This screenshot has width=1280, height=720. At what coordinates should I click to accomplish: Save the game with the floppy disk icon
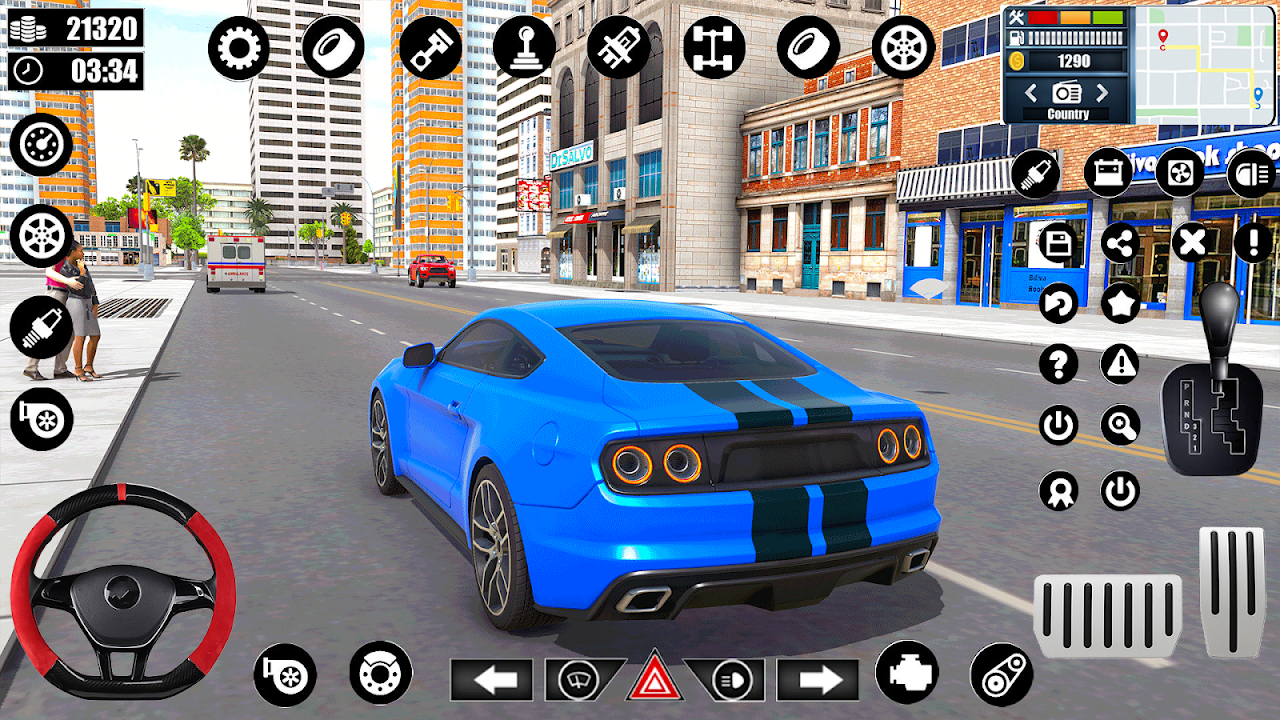coord(1058,242)
